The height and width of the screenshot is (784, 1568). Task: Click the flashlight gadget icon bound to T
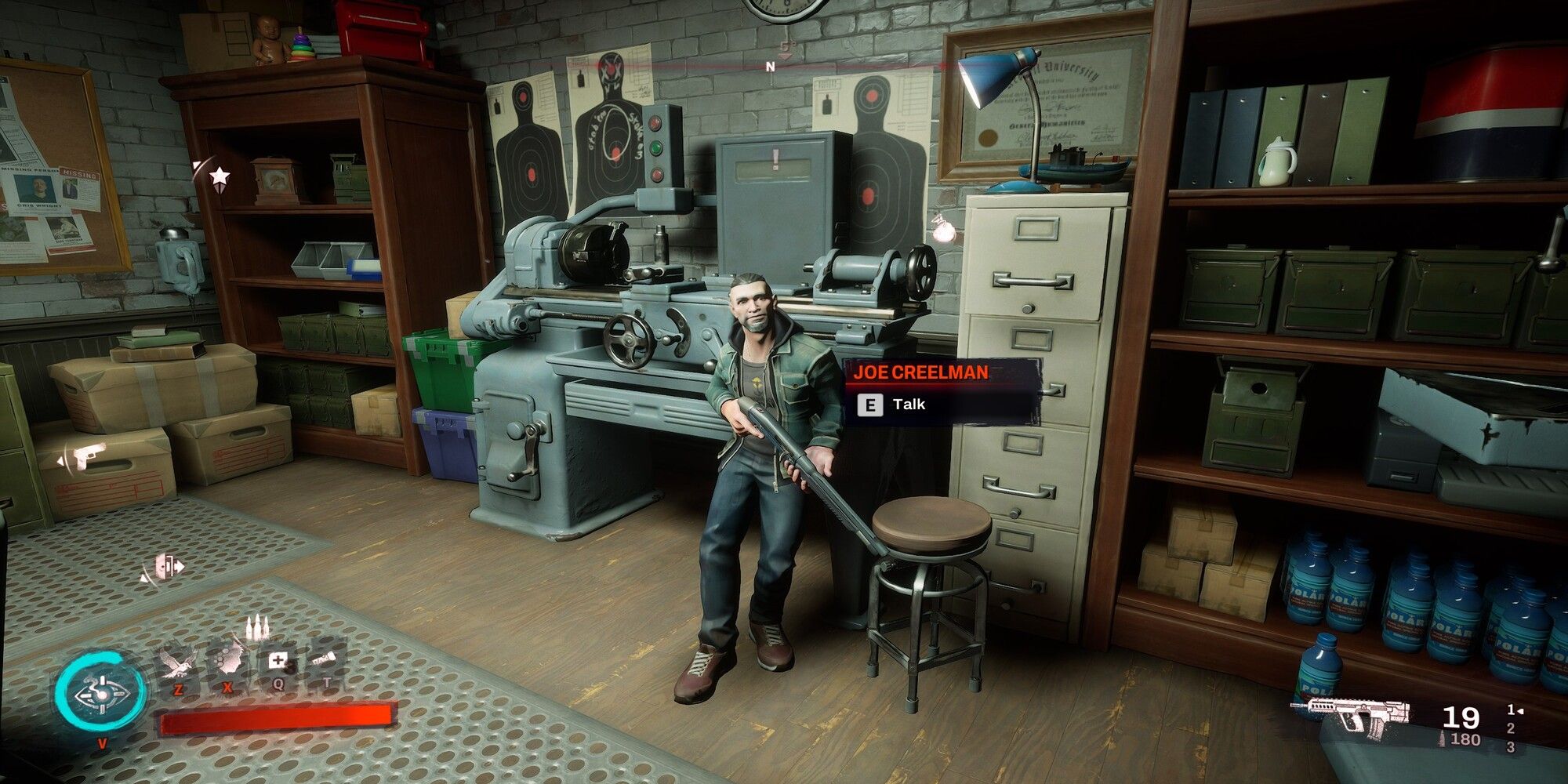pos(325,657)
